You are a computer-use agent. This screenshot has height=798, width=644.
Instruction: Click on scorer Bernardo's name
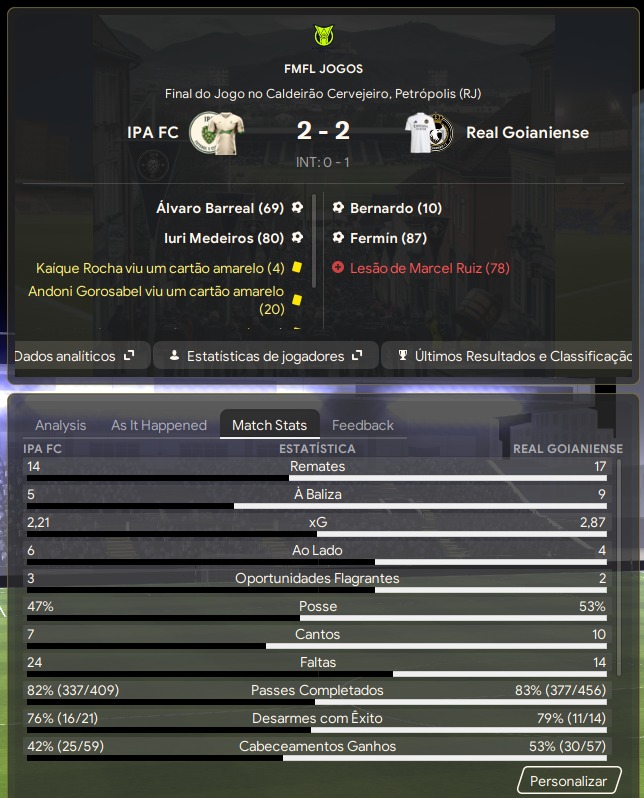click(x=382, y=208)
